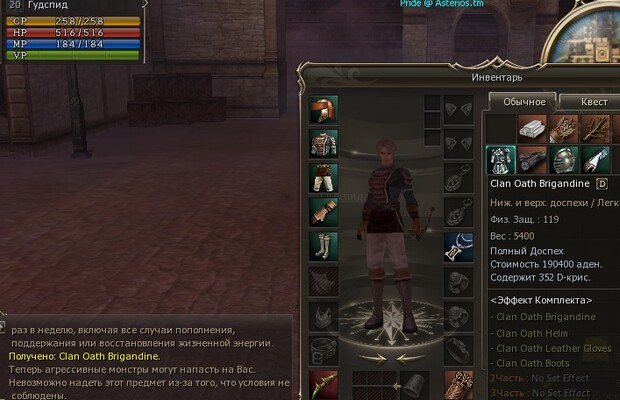Screen dimensions: 620x400
Task: Choose the equipped boots slot
Action: point(323,245)
